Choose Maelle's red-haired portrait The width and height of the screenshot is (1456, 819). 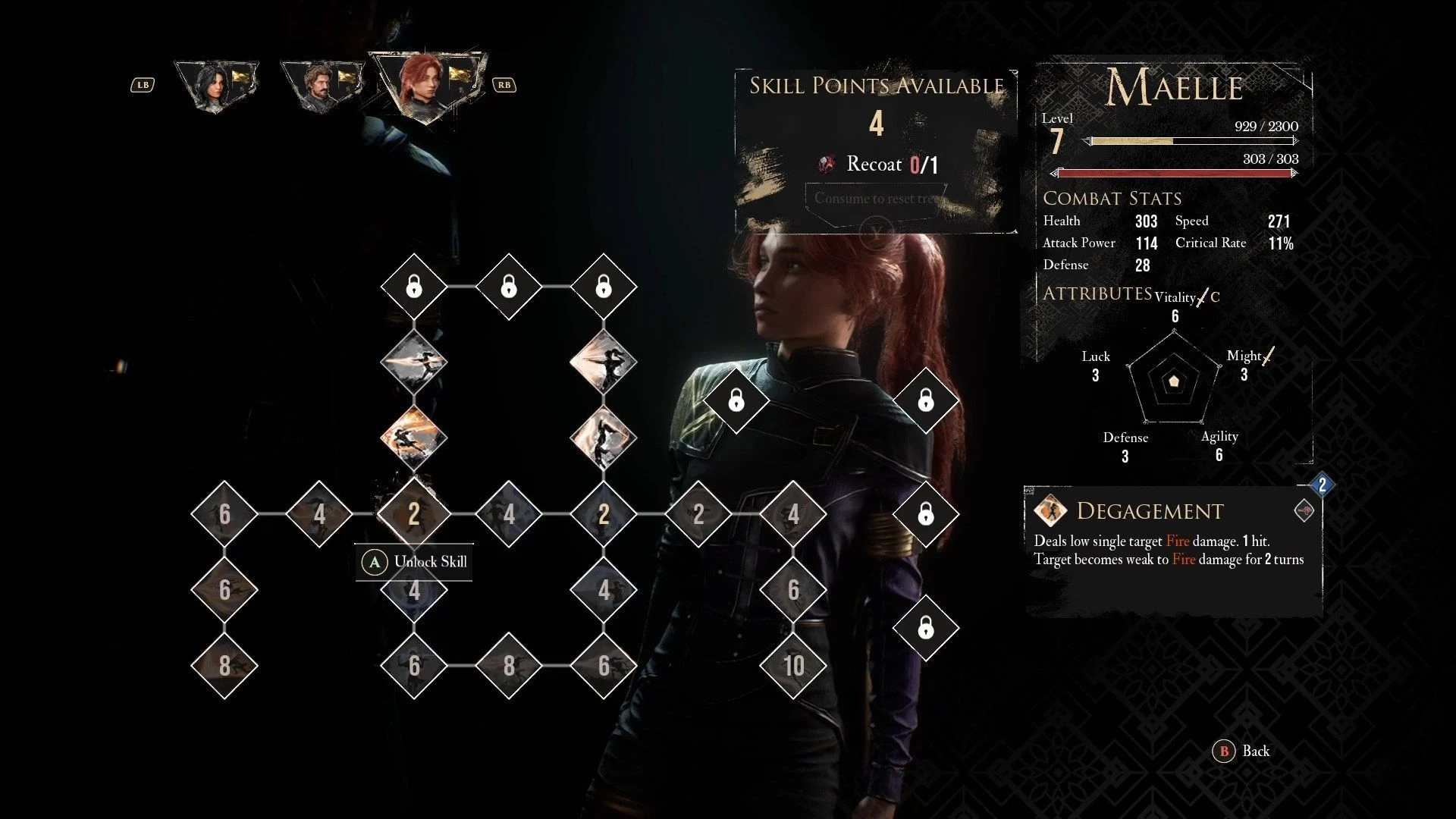[x=425, y=83]
